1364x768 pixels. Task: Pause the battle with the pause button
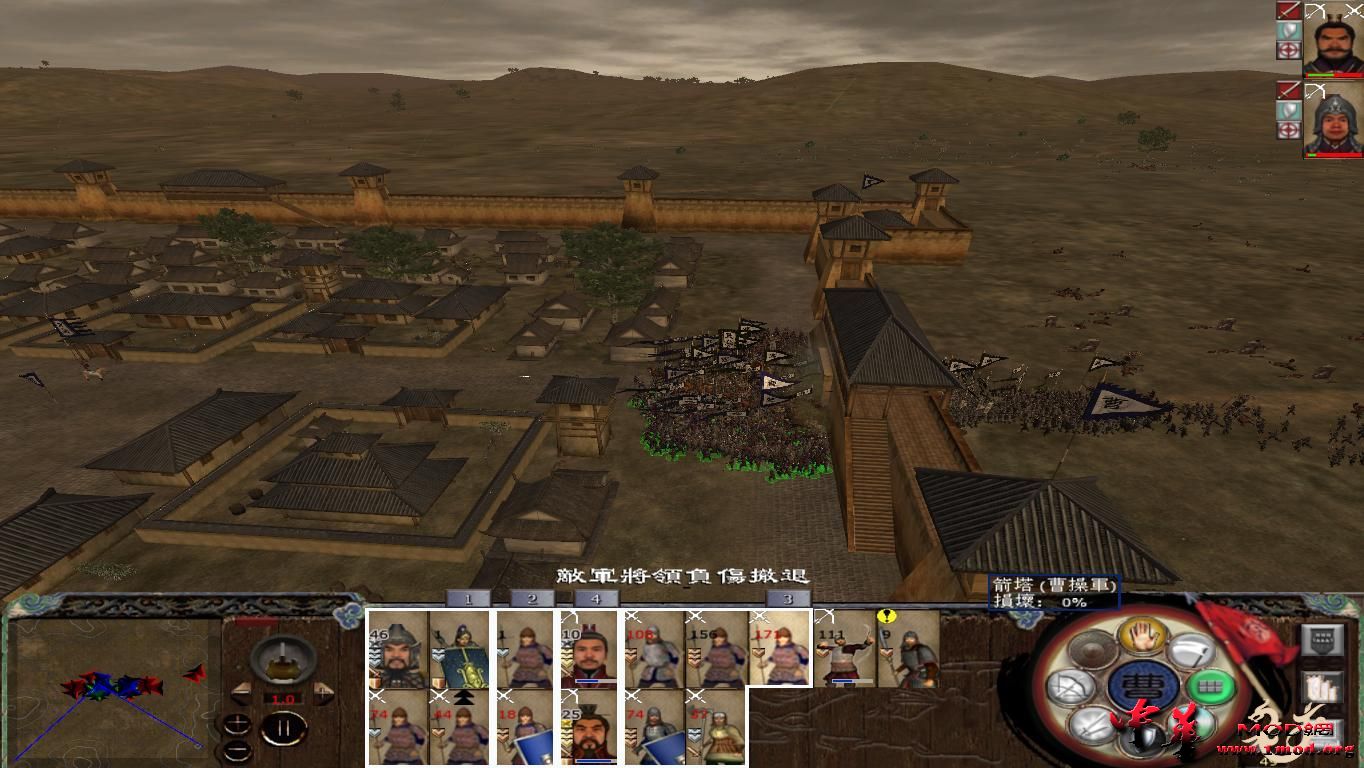[x=284, y=727]
